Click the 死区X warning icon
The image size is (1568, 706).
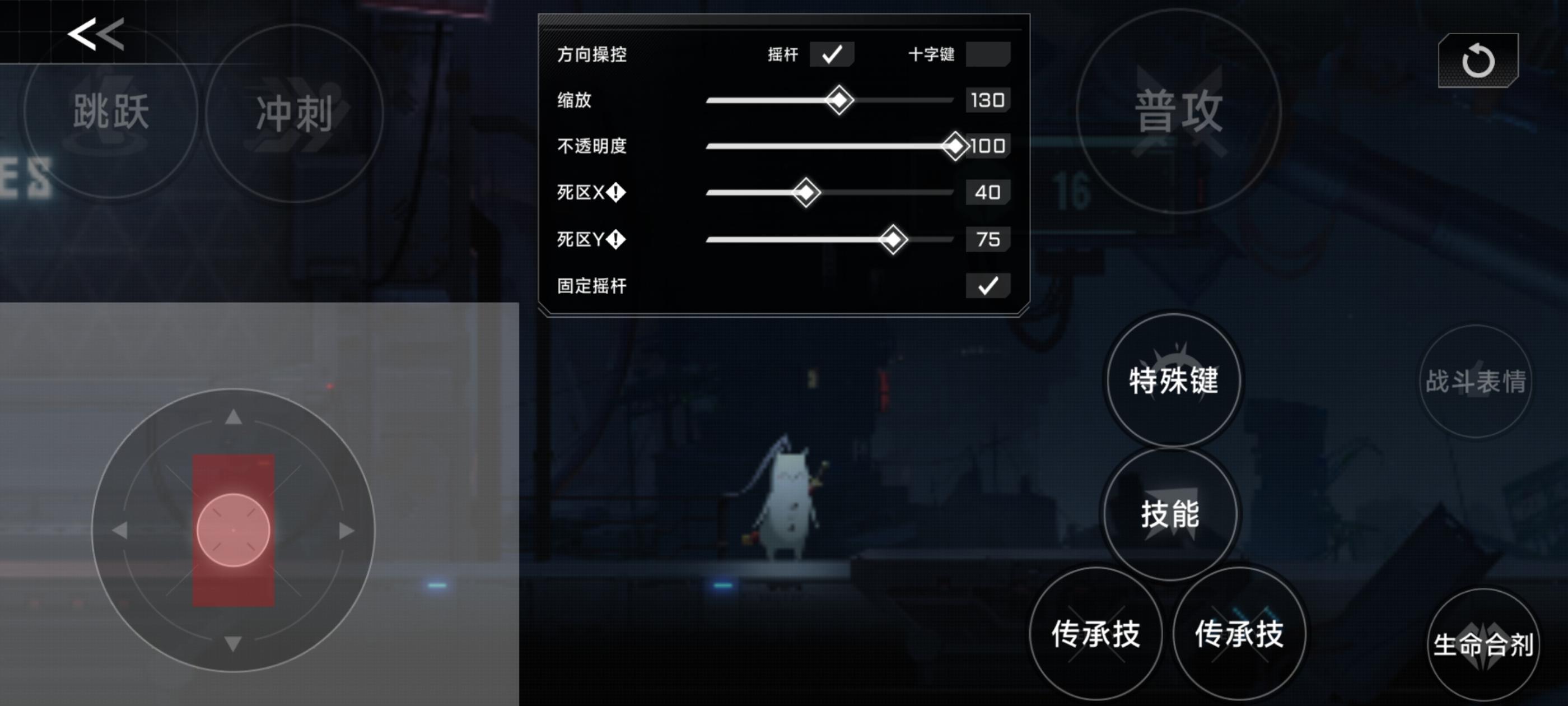point(617,193)
